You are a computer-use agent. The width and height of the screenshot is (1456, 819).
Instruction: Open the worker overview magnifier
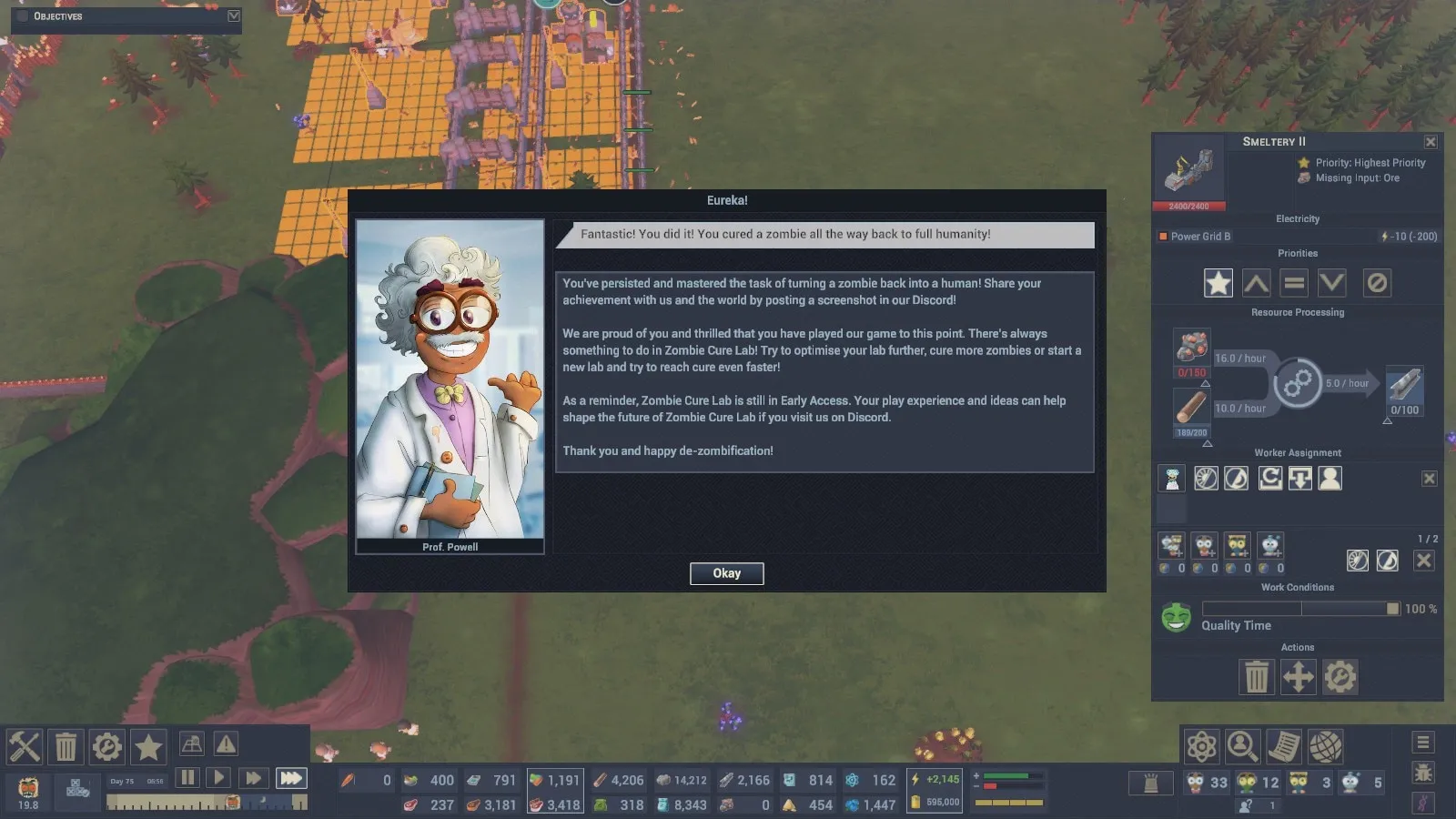[1242, 747]
